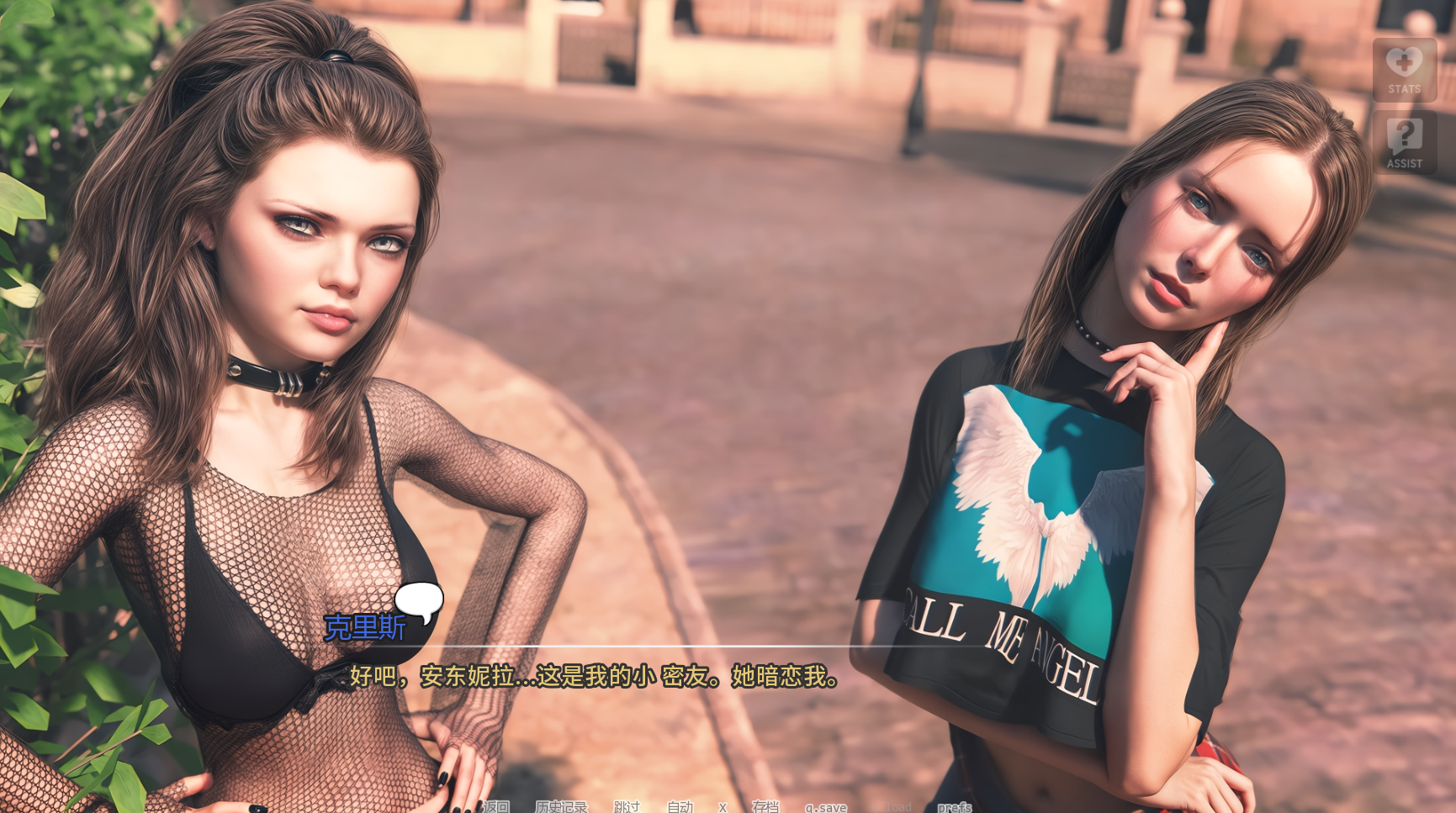Open the 存档 save menu

click(x=765, y=806)
